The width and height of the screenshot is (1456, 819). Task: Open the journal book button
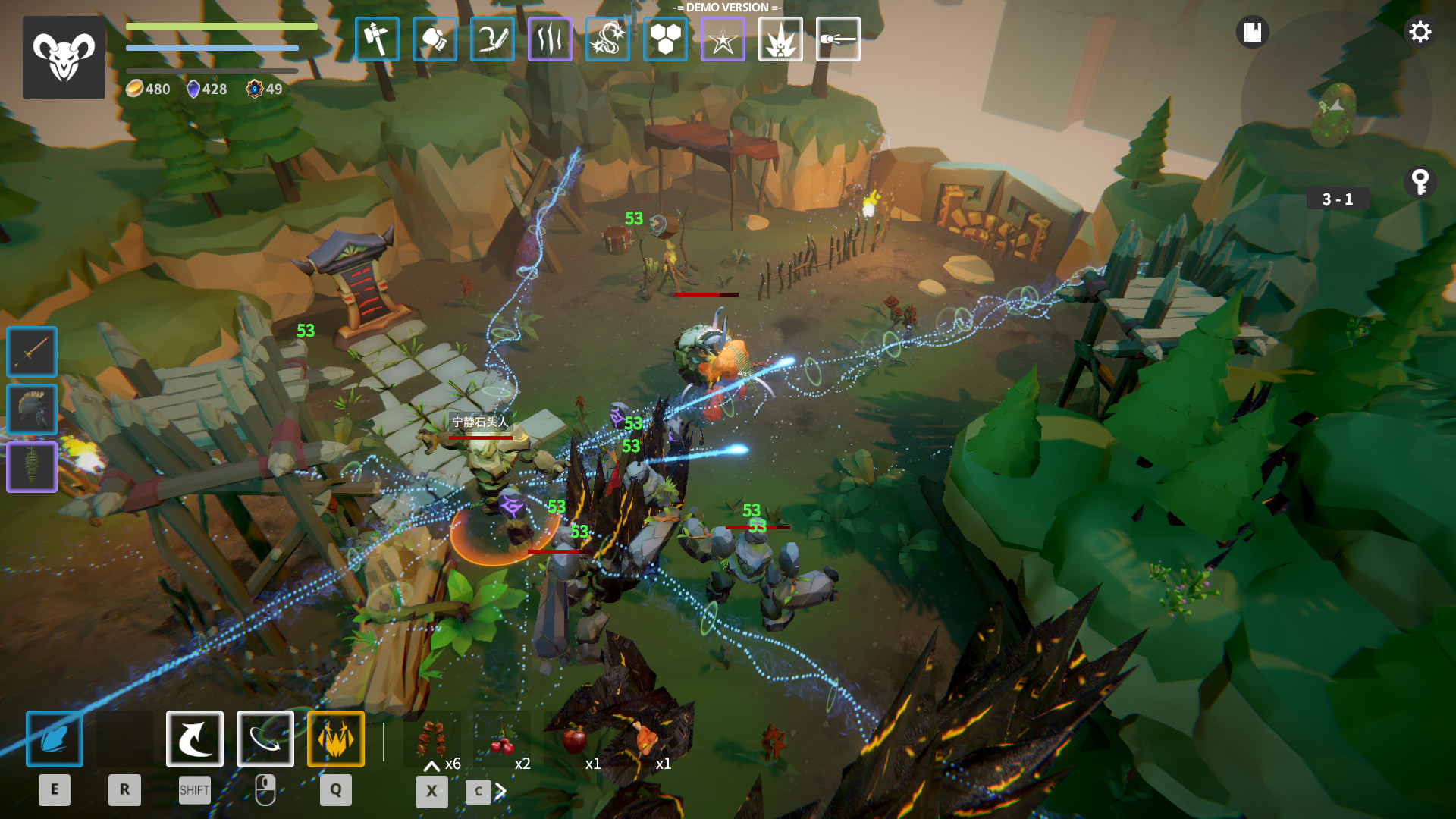pyautogui.click(x=1252, y=33)
